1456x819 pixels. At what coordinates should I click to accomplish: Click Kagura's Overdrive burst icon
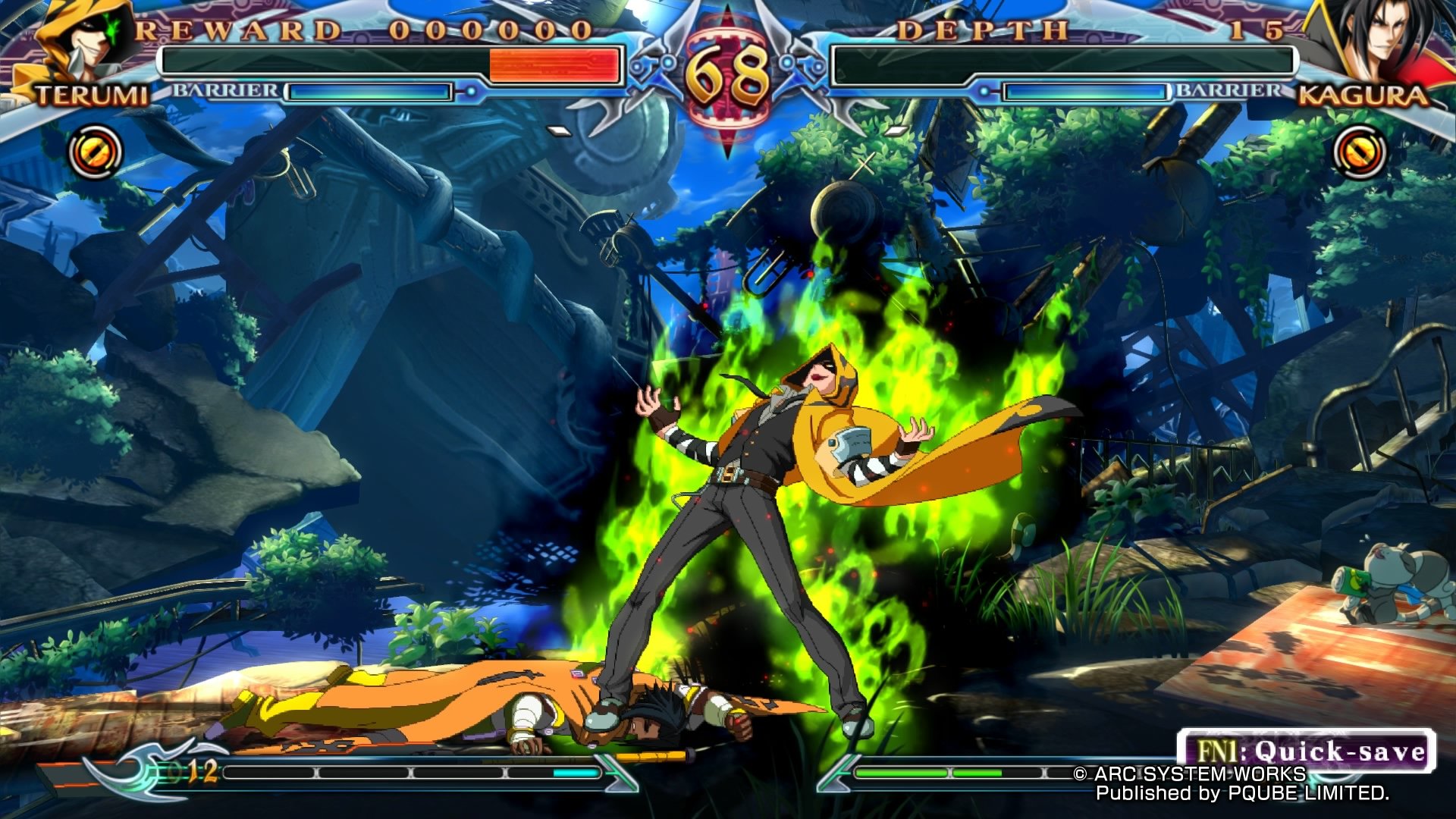[1359, 152]
